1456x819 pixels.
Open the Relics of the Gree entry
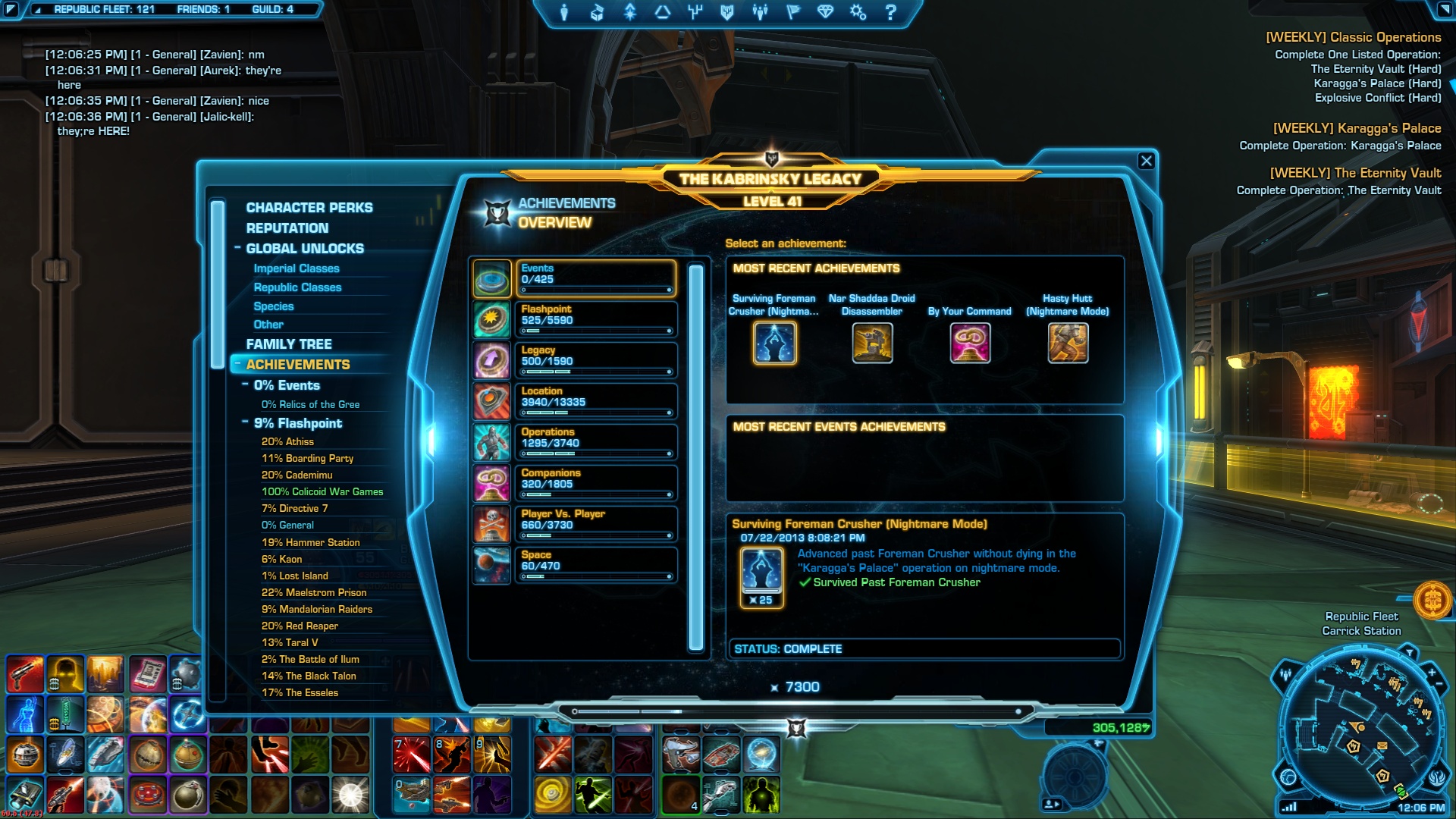311,404
